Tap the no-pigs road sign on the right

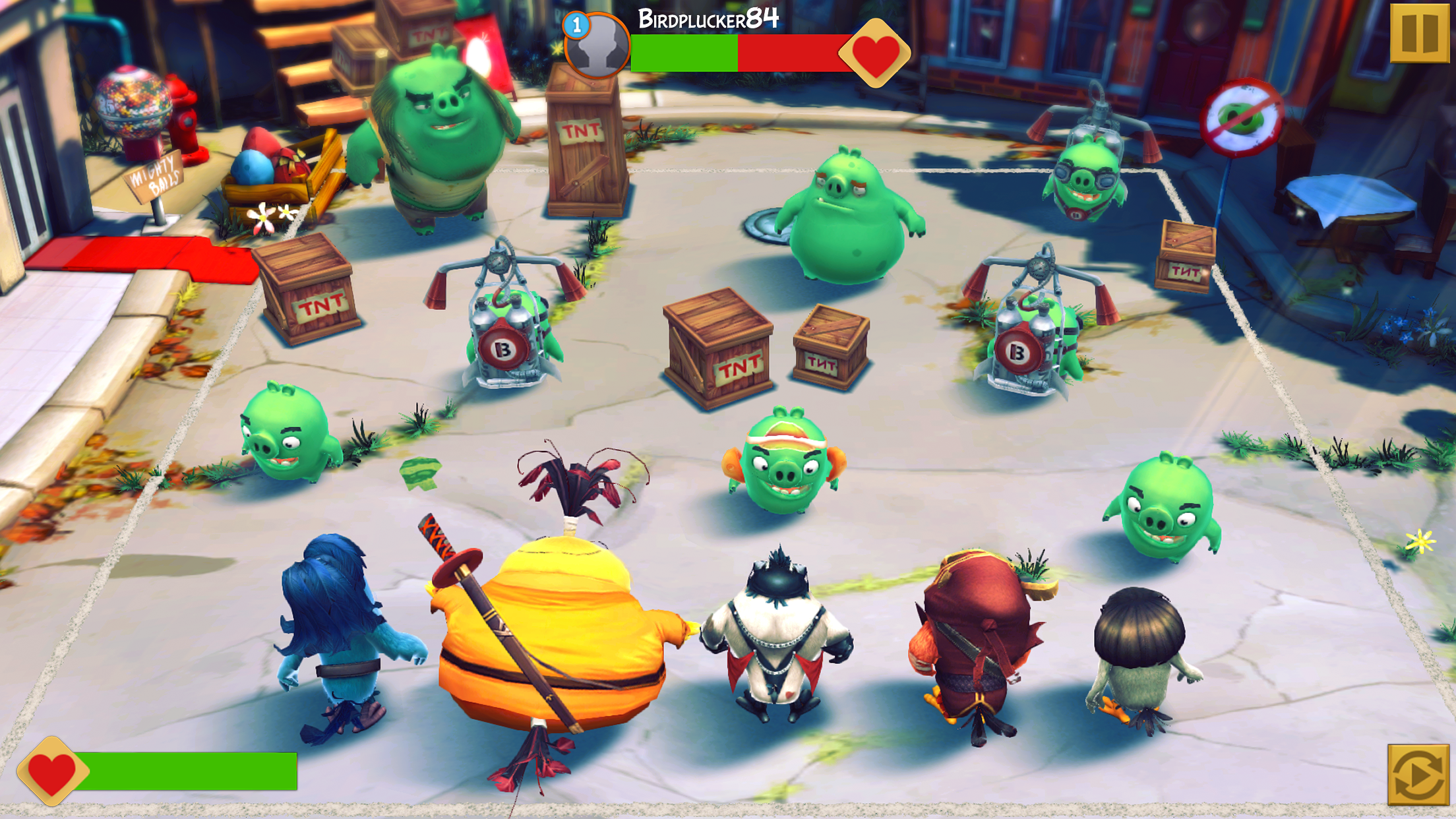click(x=1246, y=115)
